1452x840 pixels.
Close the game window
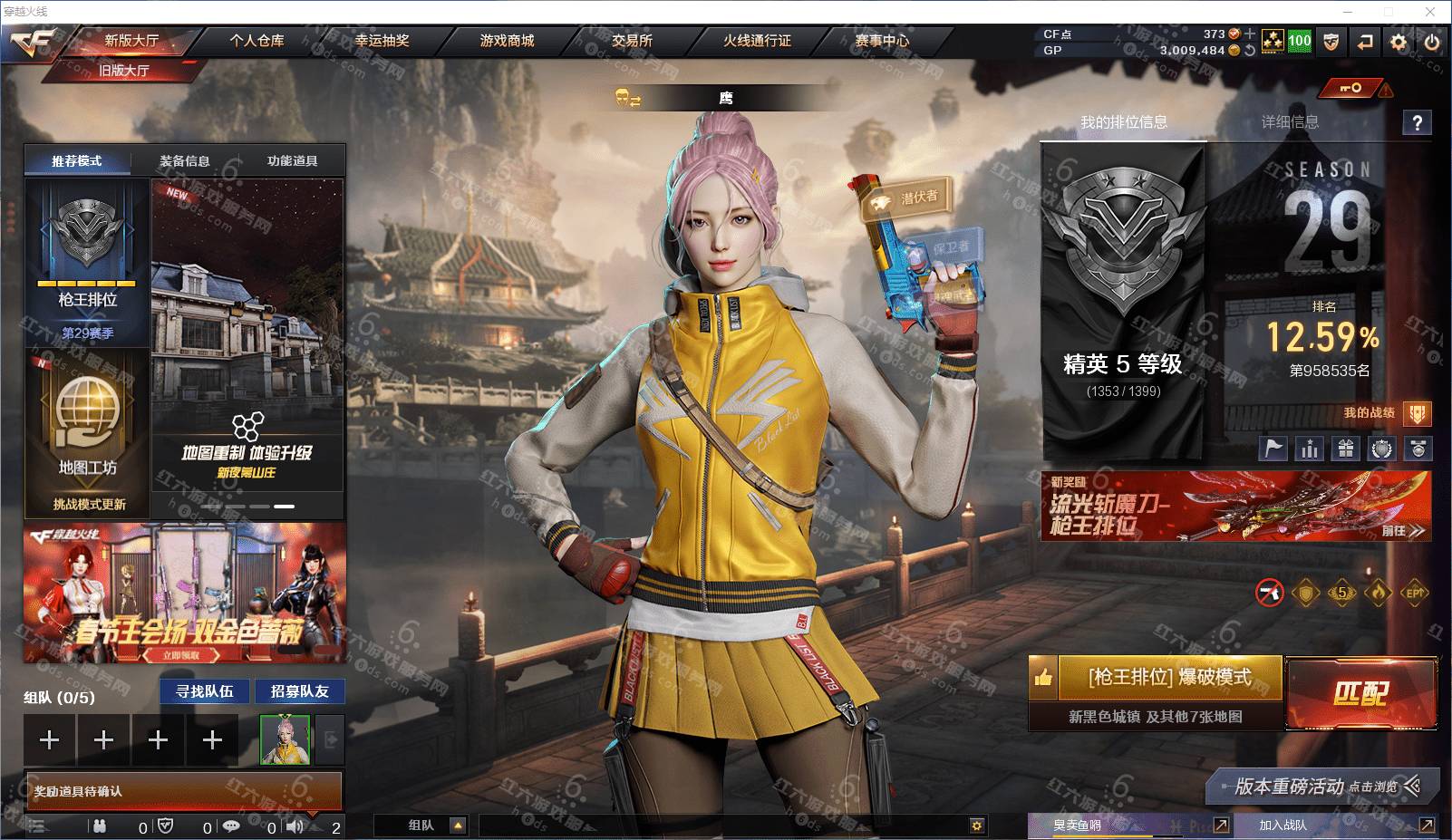pos(1431,12)
